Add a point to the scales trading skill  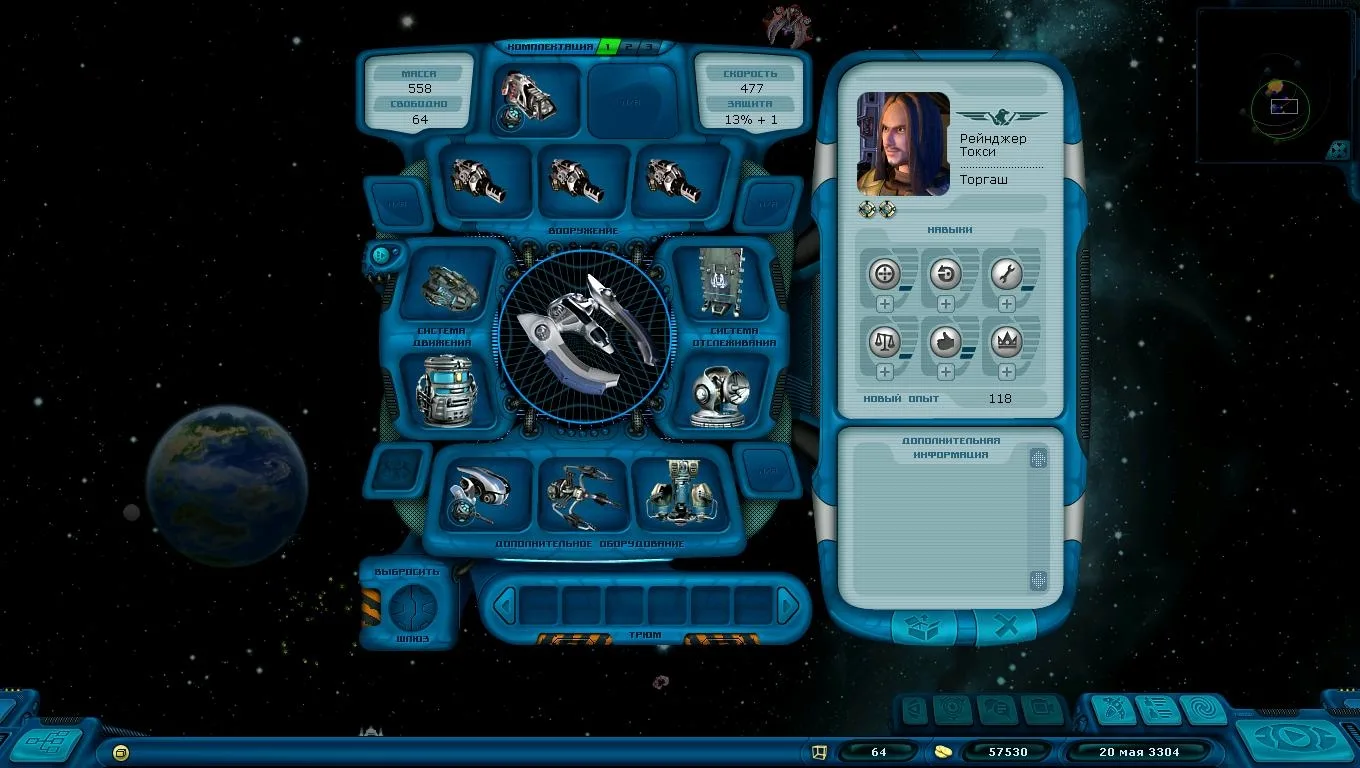pyautogui.click(x=884, y=372)
